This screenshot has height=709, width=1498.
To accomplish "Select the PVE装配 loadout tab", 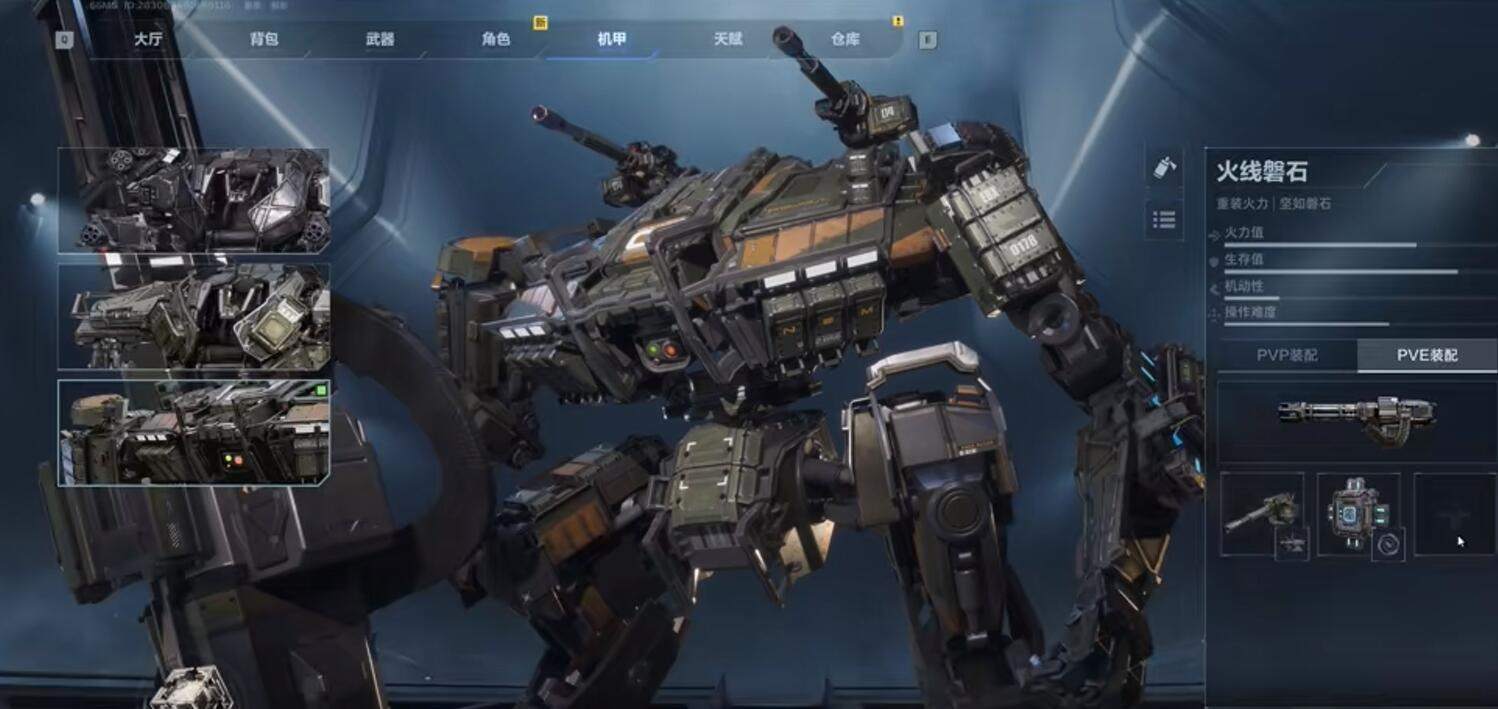I will [1426, 355].
